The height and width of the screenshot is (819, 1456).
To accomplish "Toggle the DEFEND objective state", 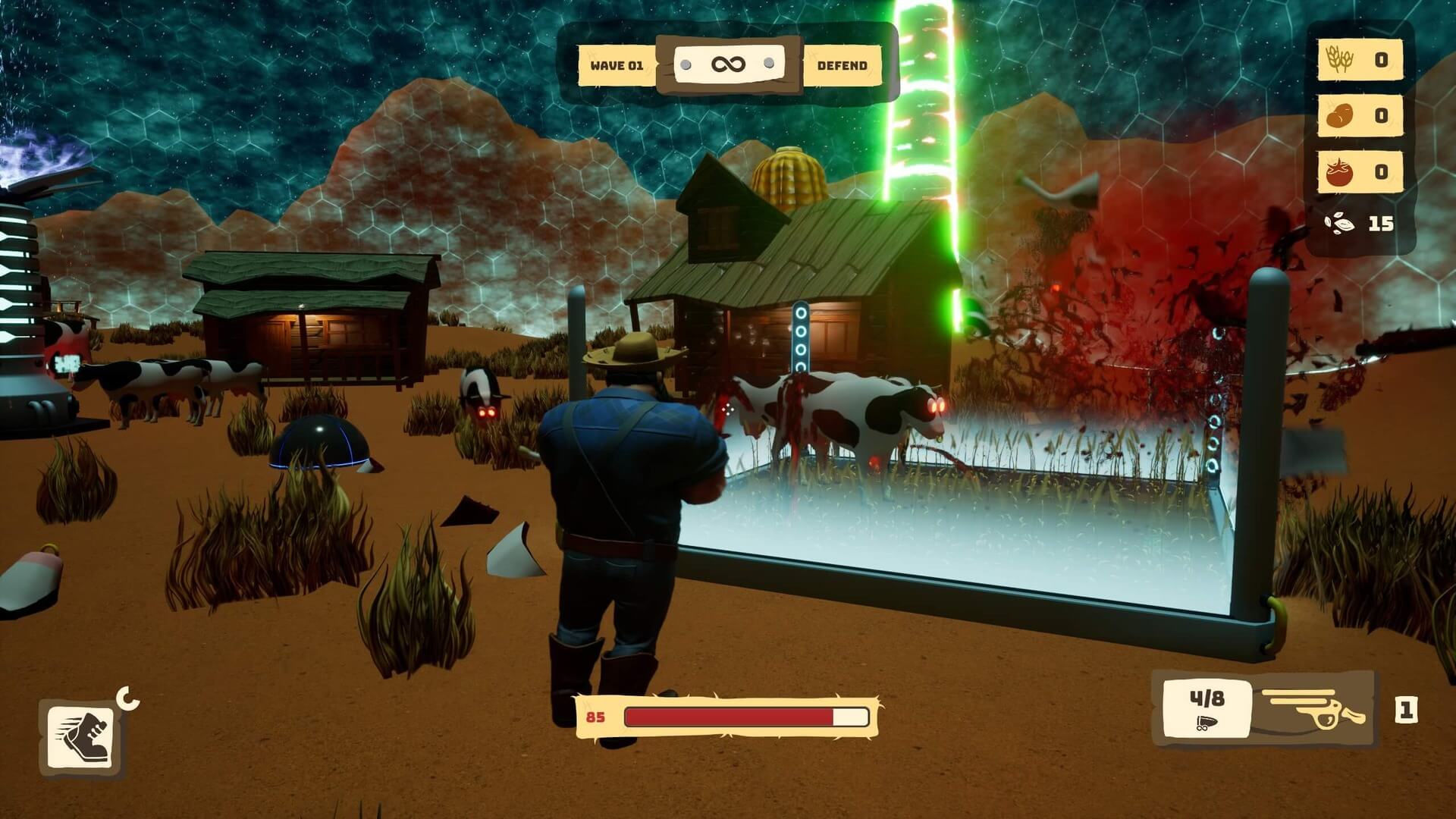I will coord(839,65).
